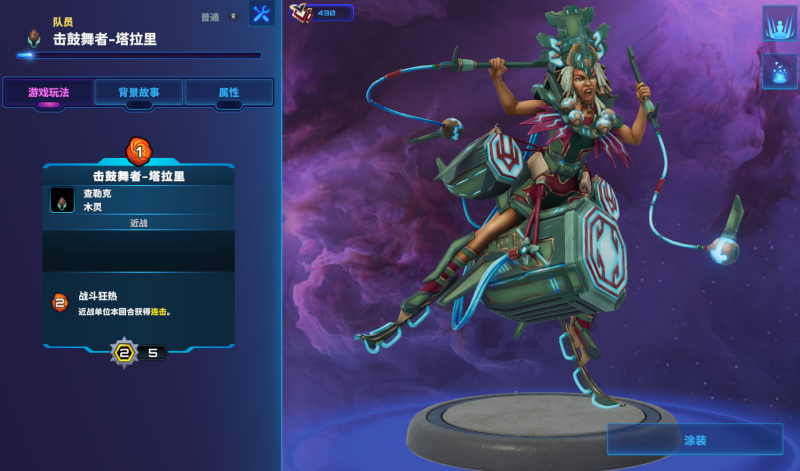Viewport: 800px width, 471px height.
Task: Click the 击鼓舞者-塔拉里 unit card title
Action: click(x=139, y=176)
